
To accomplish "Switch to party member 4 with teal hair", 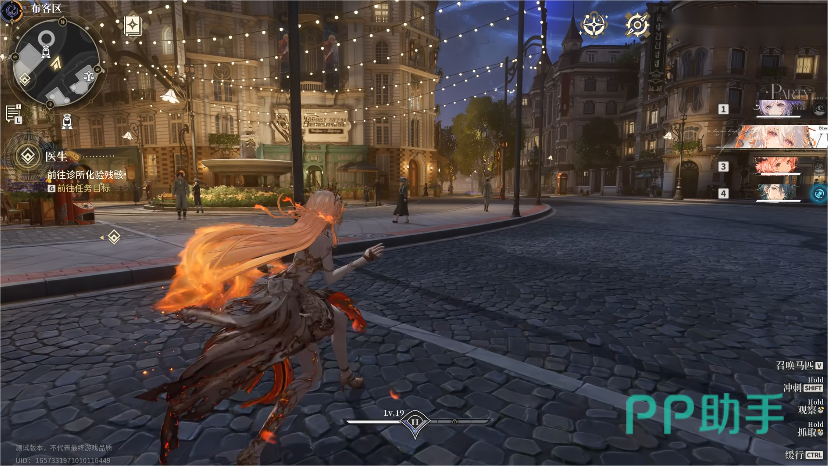I will [782, 192].
